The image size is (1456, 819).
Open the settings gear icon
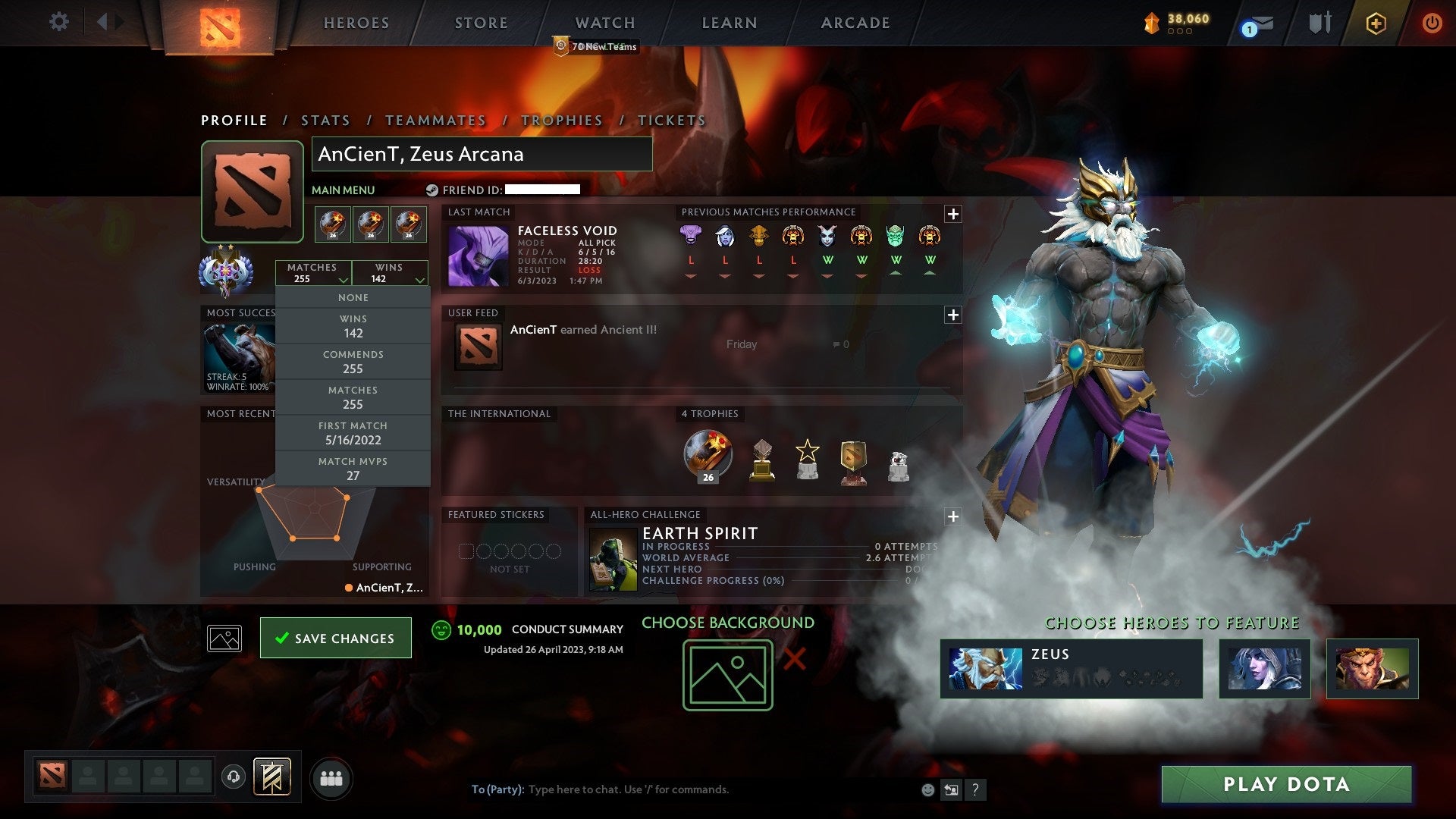tap(59, 22)
